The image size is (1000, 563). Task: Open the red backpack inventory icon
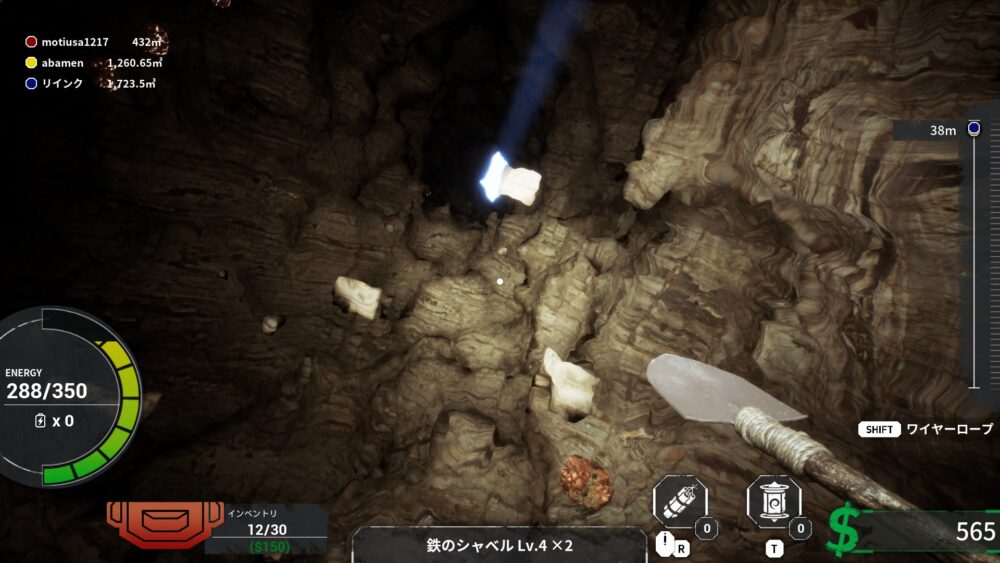coord(151,522)
